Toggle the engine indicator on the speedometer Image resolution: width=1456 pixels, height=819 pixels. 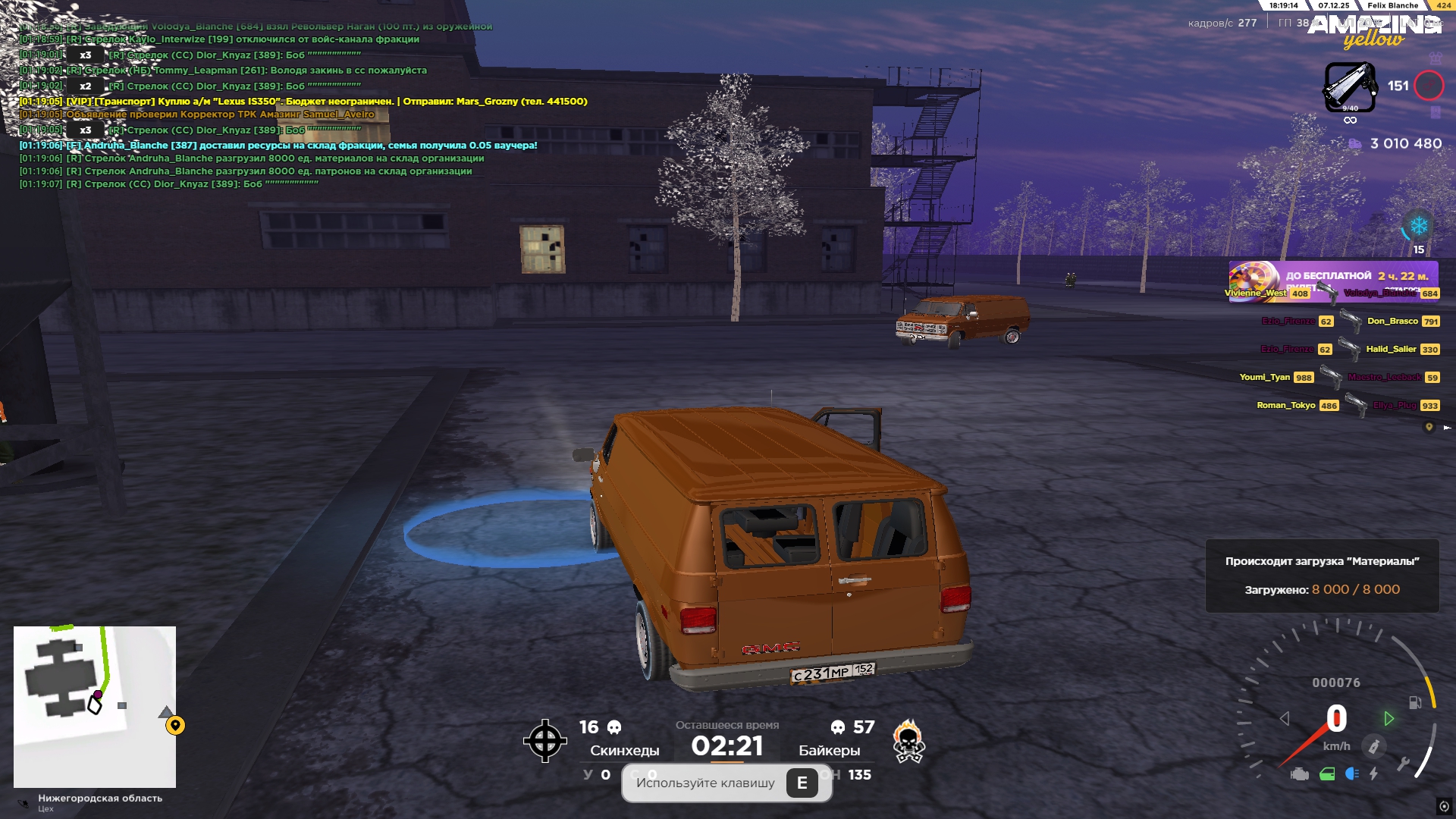(1300, 774)
